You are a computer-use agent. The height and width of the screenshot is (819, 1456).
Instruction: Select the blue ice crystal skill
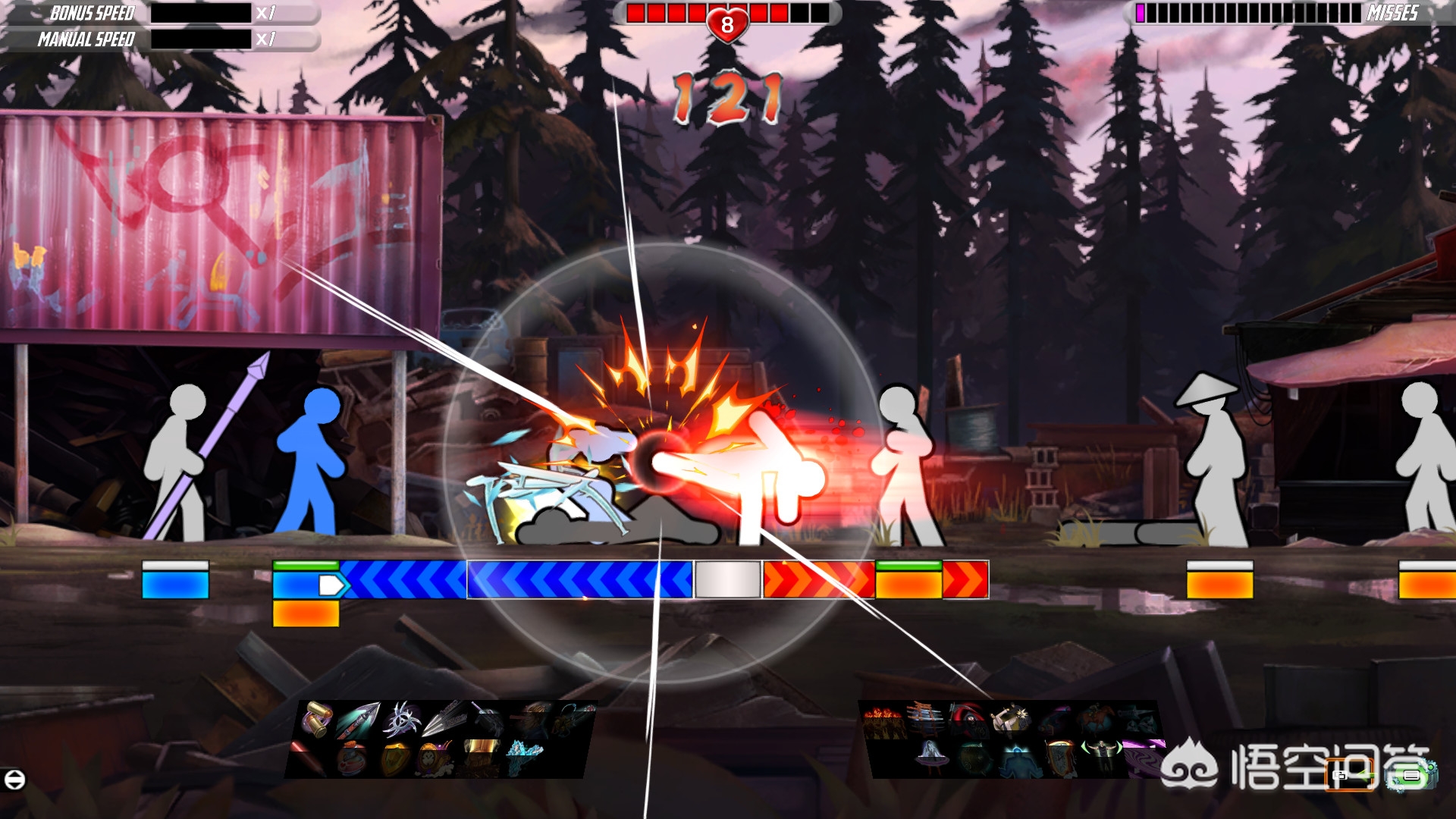523,756
